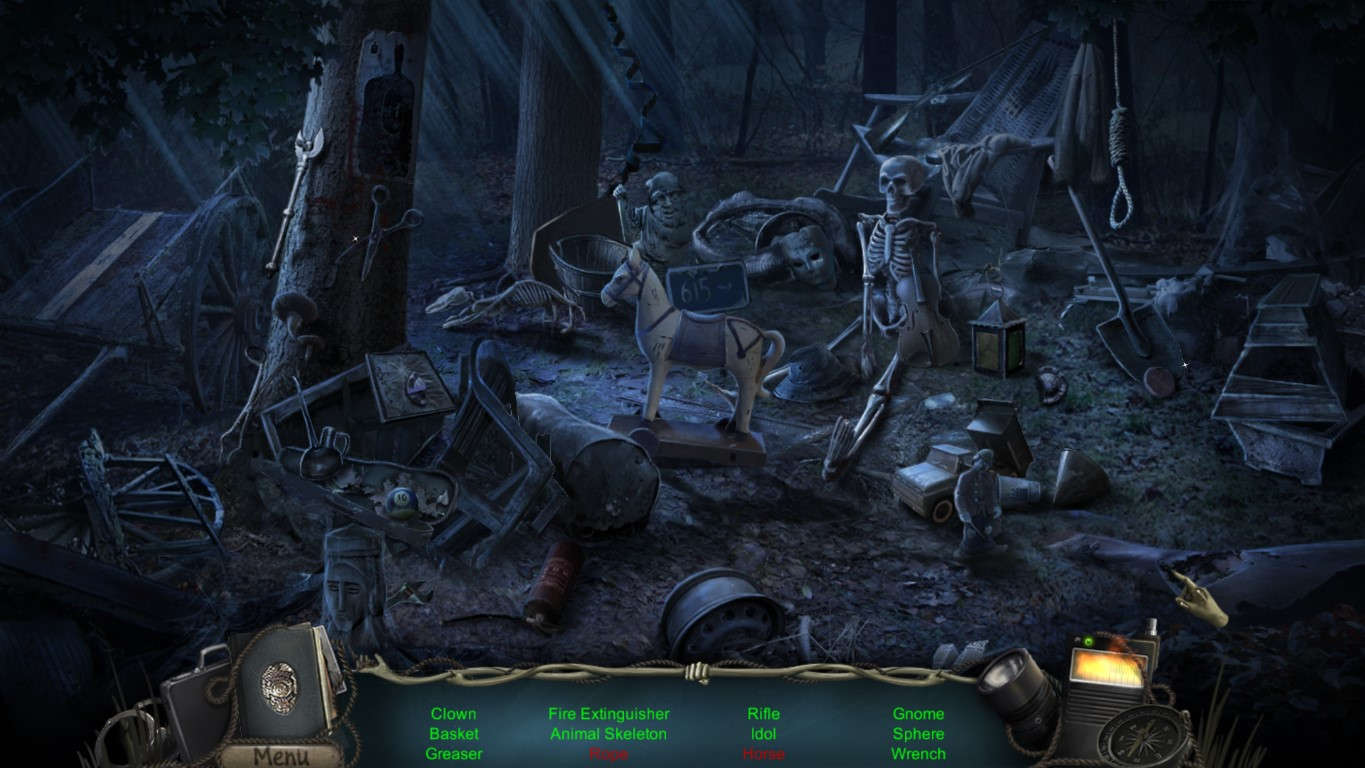The width and height of the screenshot is (1365, 768).
Task: Click the sparkle near the hanging scissors
Action: coord(358,240)
